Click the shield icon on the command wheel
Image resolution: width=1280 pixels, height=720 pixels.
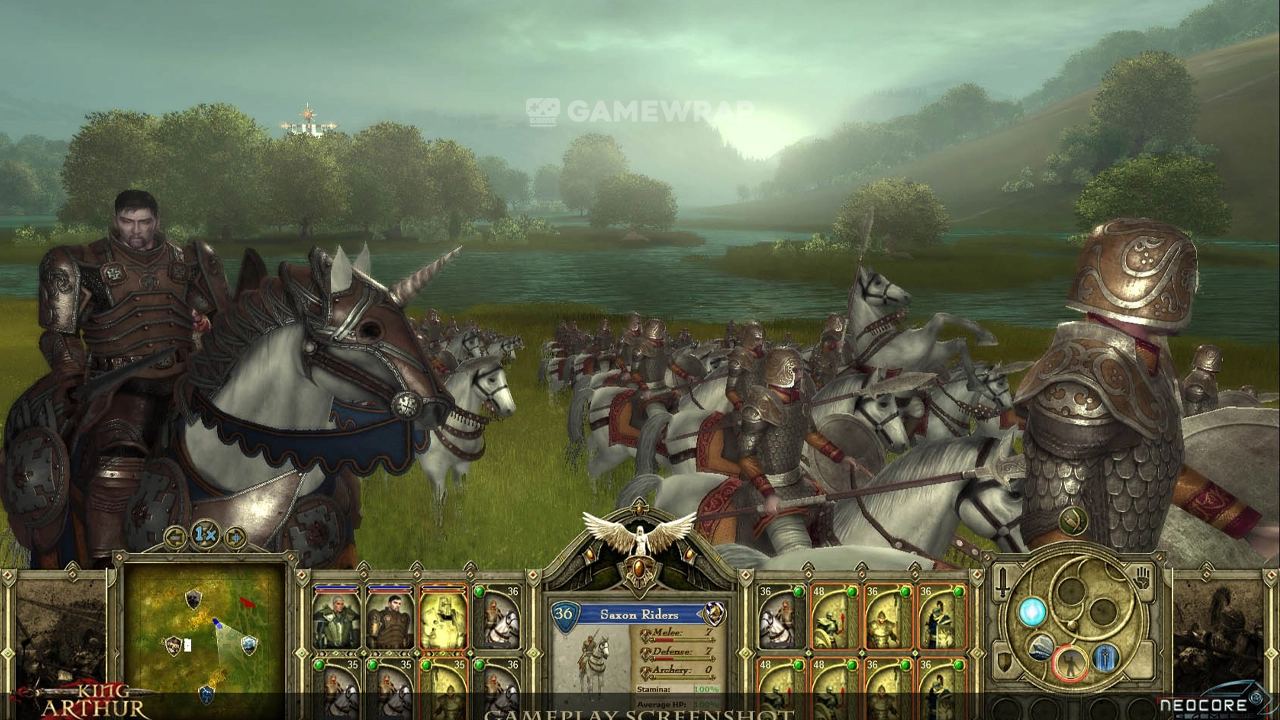(x=1003, y=661)
